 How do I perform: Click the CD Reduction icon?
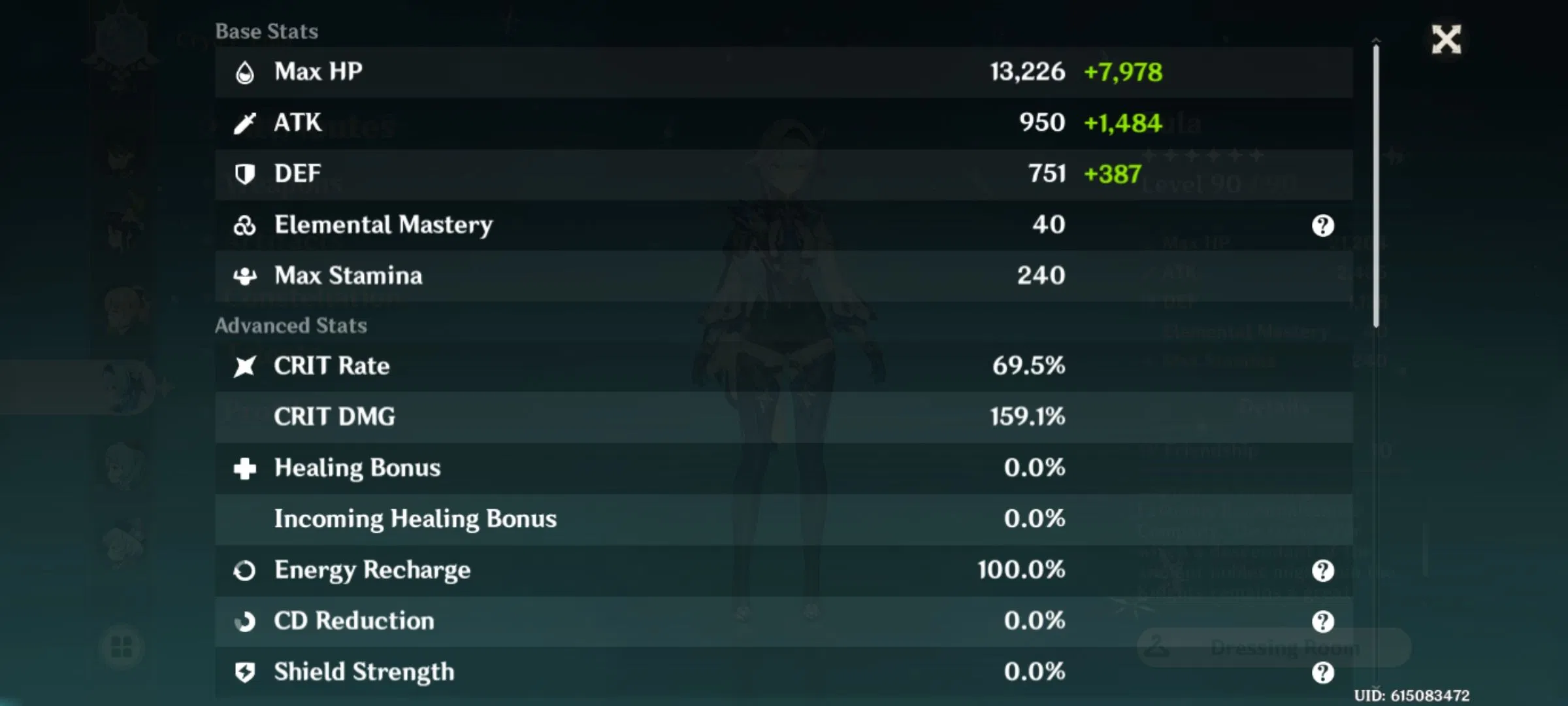(245, 621)
